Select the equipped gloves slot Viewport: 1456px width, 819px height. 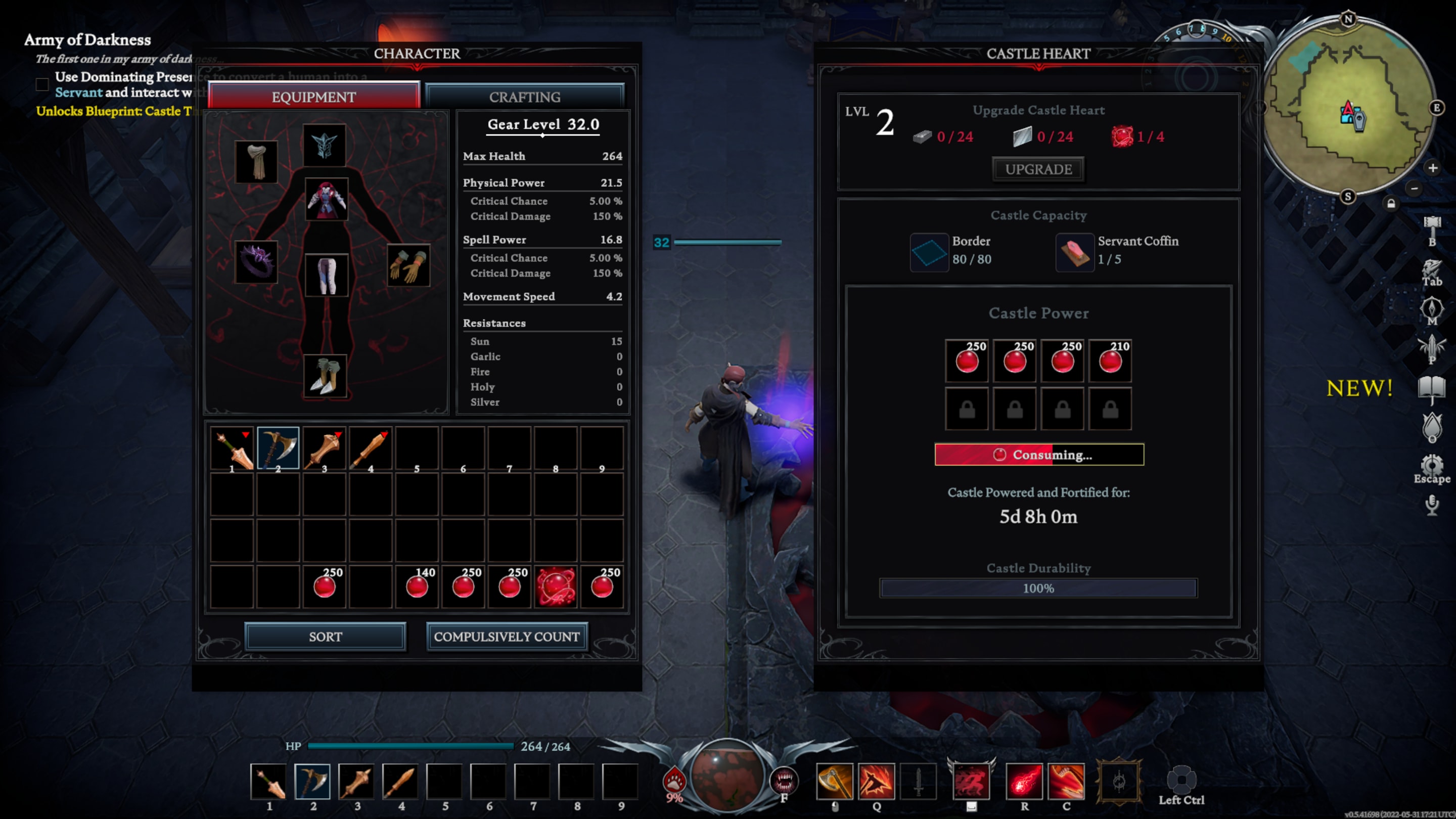click(x=408, y=265)
